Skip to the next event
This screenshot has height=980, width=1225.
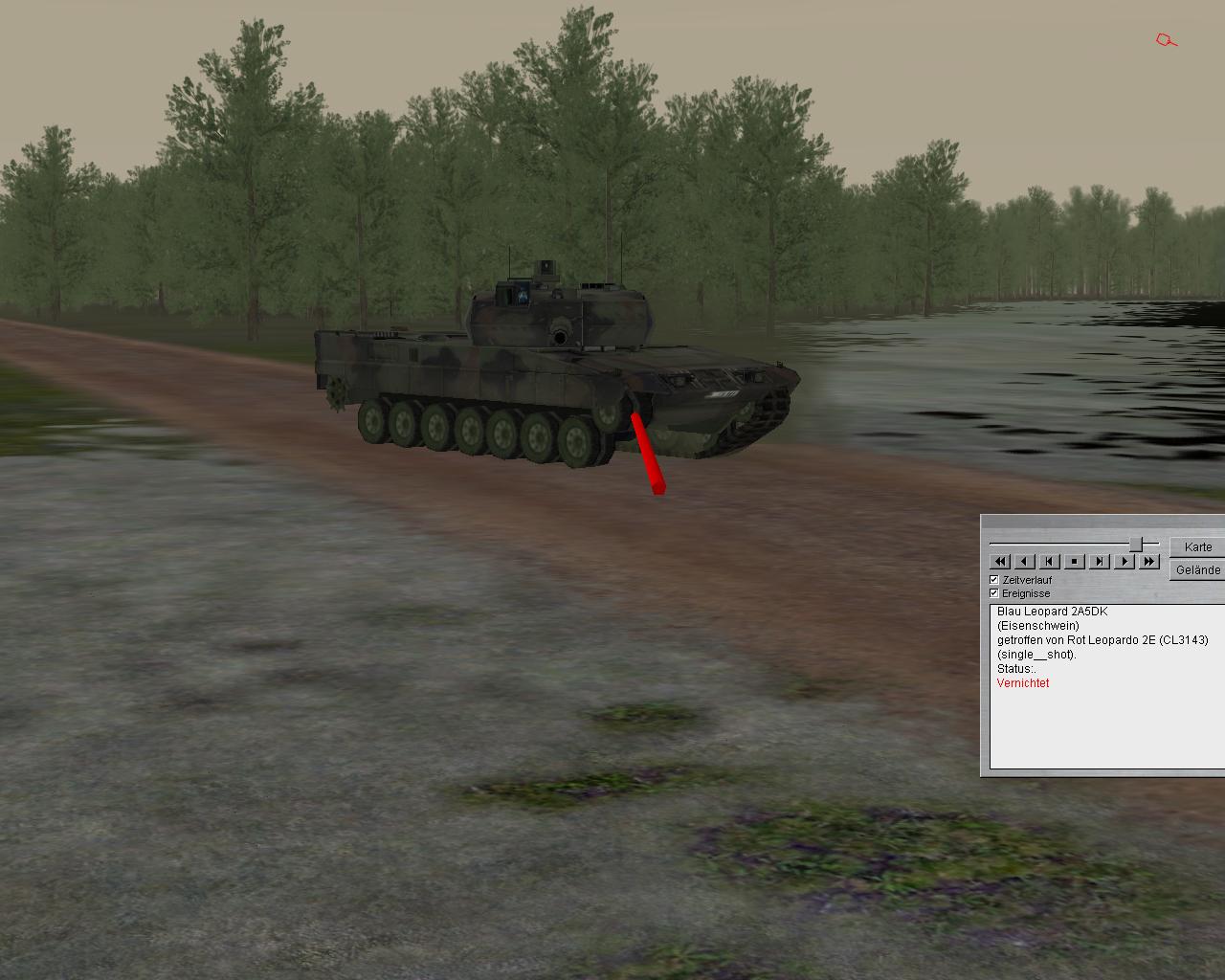click(x=1100, y=562)
